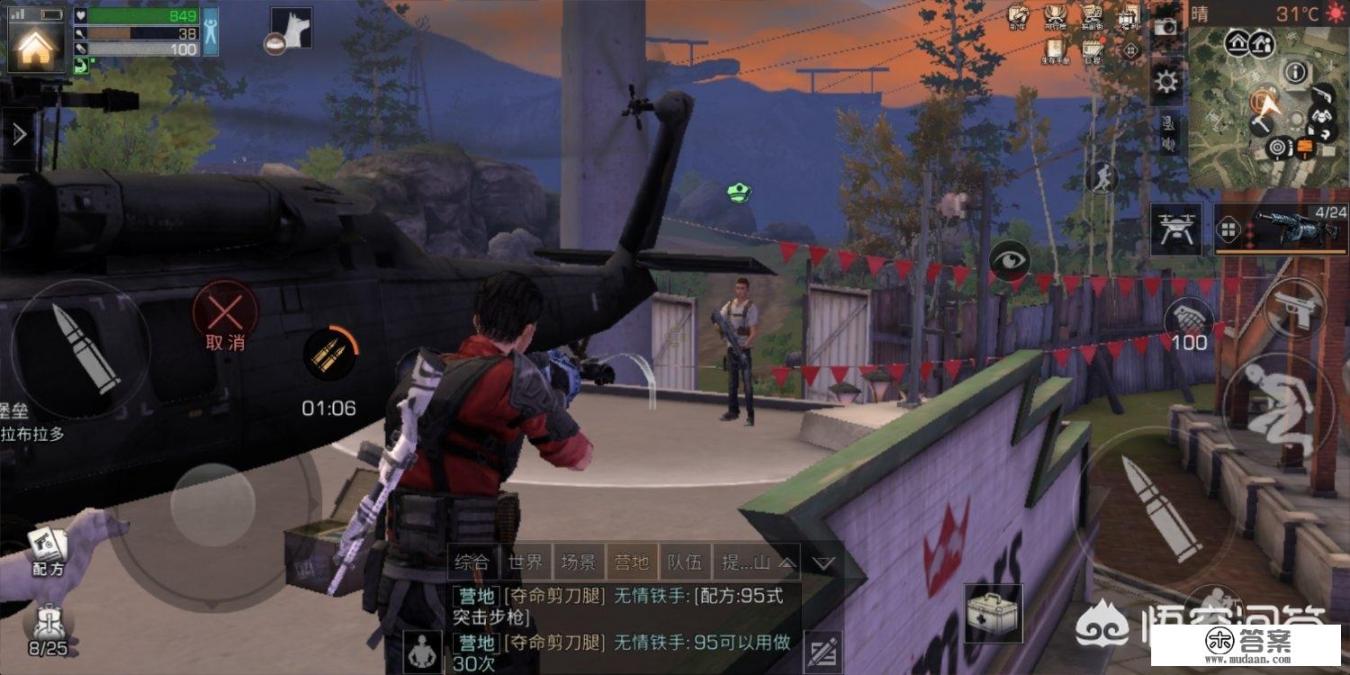Open the chat message compose button
The height and width of the screenshot is (675, 1350).
click(821, 651)
